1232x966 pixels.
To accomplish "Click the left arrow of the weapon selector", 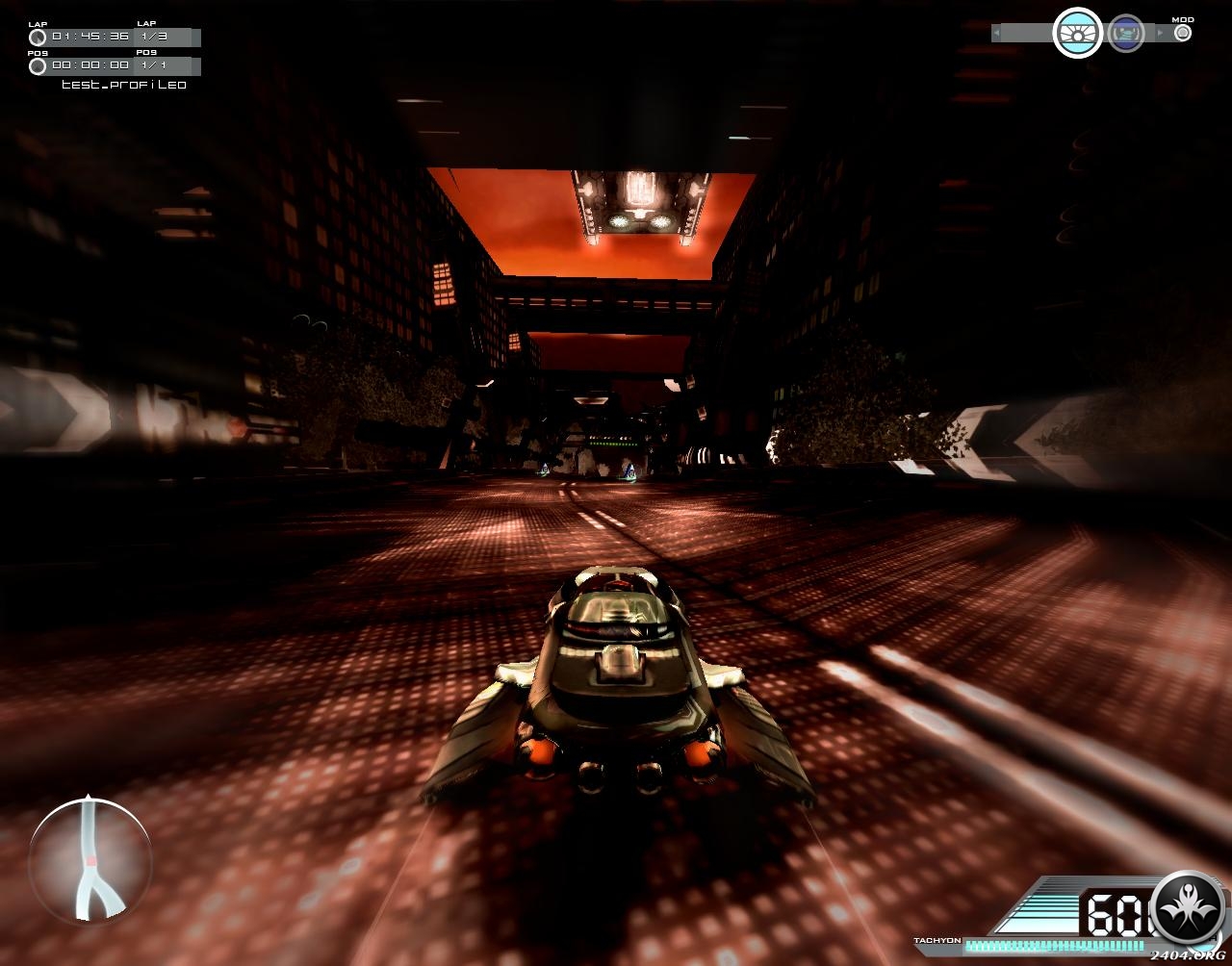I will click(x=997, y=34).
